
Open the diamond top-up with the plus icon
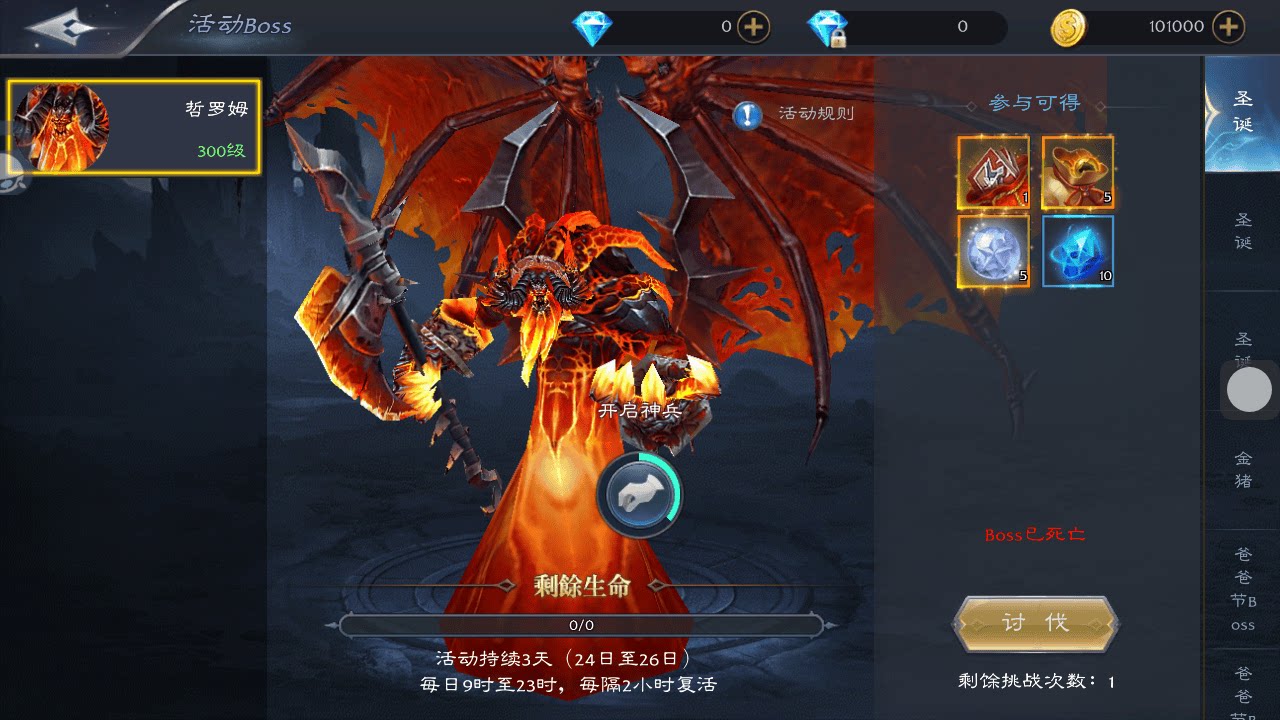749,27
